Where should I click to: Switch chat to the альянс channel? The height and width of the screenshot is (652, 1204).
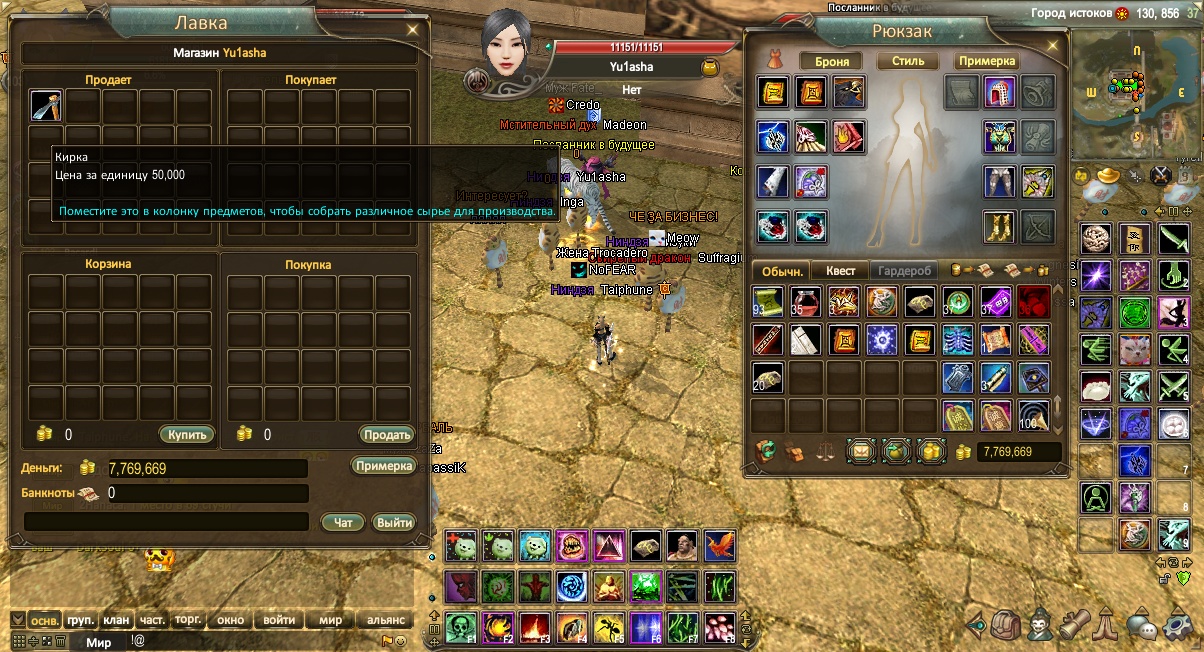pos(385,620)
